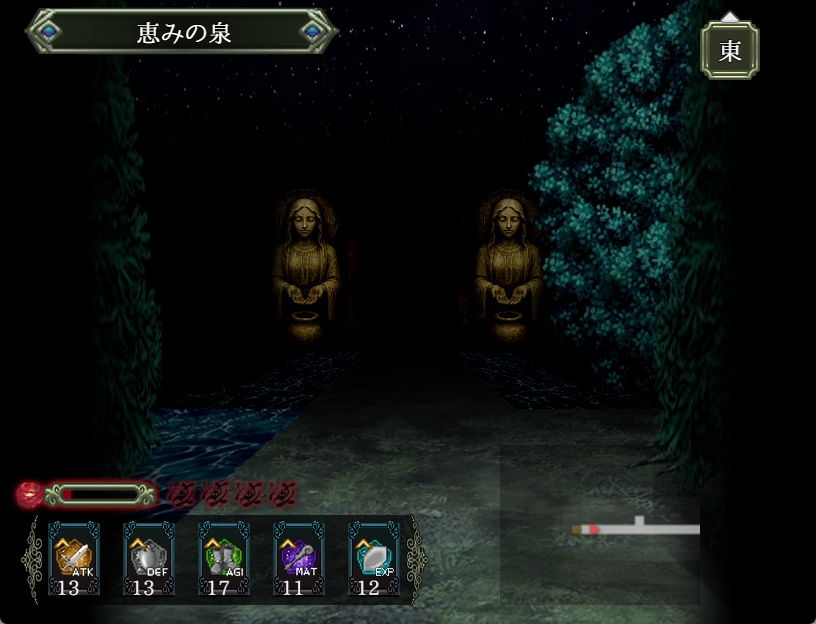The height and width of the screenshot is (624, 816).
Task: Click the ATK sword stat icon
Action: tap(74, 558)
